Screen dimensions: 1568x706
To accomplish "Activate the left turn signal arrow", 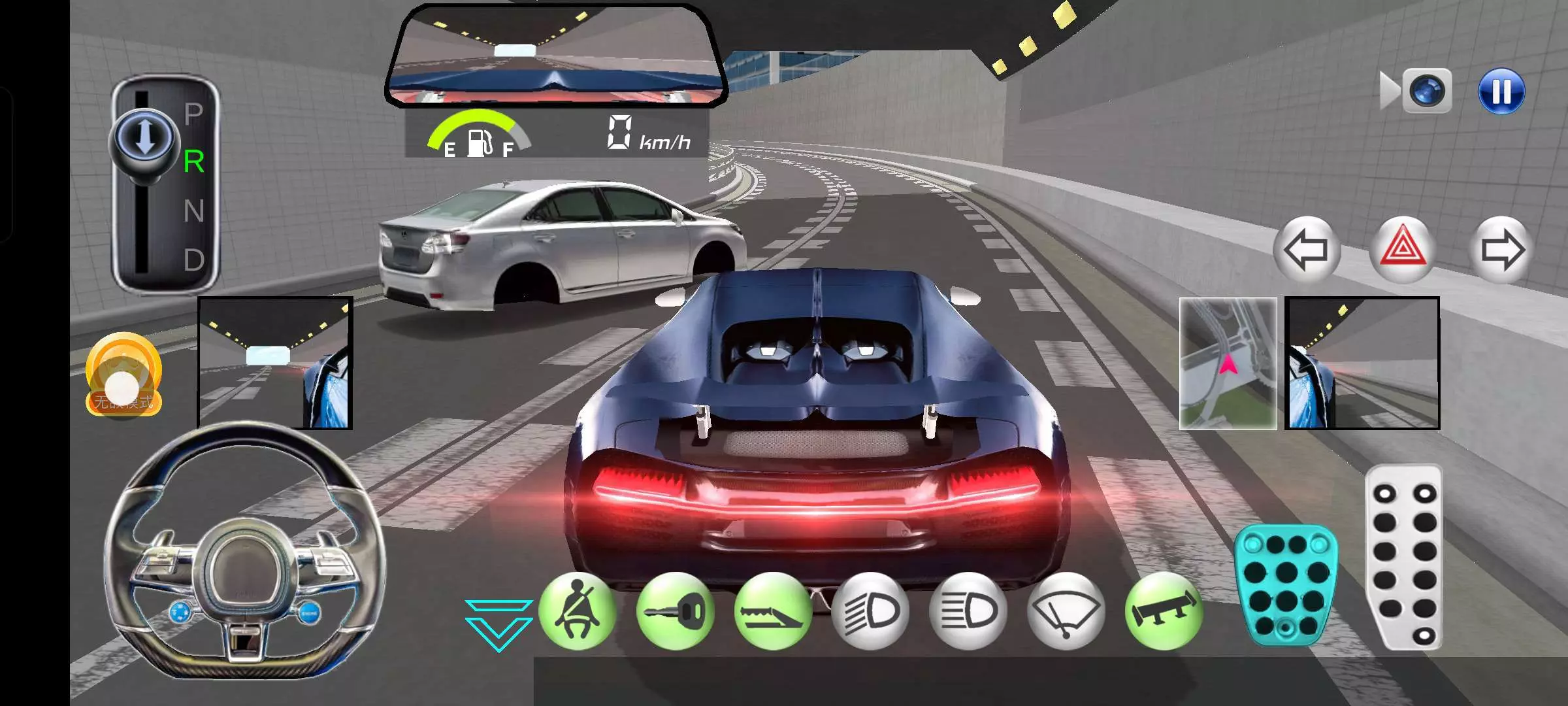I will [x=1306, y=250].
